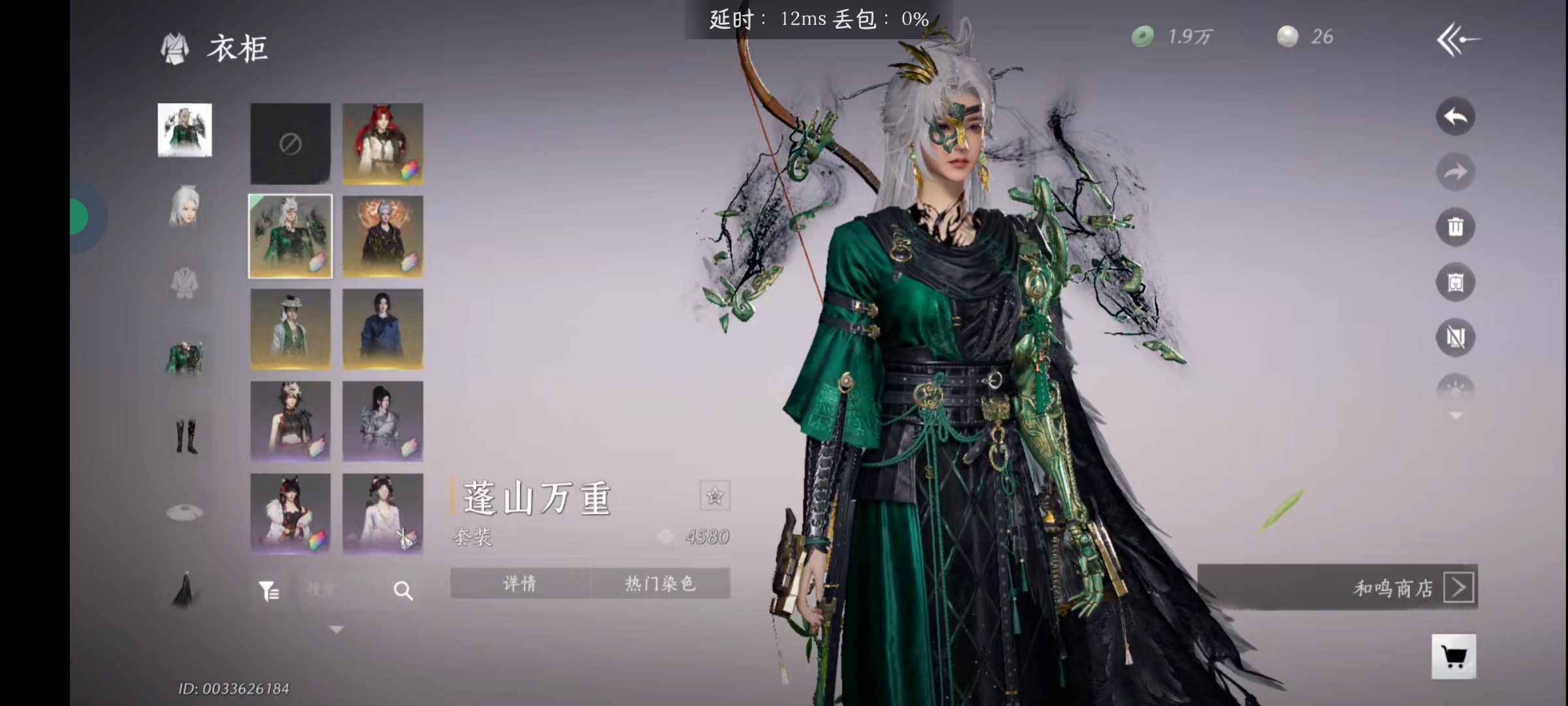
Task: Favorite the 蓬山万重 outfit with the star
Action: [714, 496]
